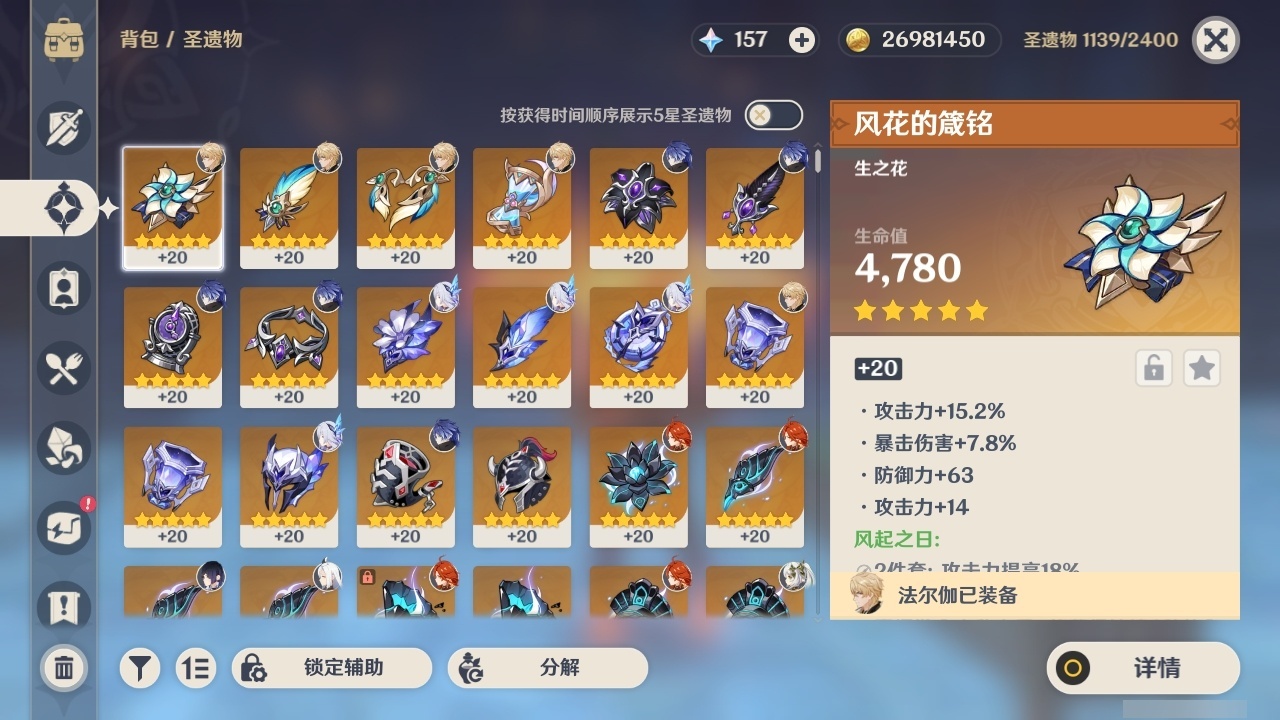Open the sort order options

[x=196, y=667]
